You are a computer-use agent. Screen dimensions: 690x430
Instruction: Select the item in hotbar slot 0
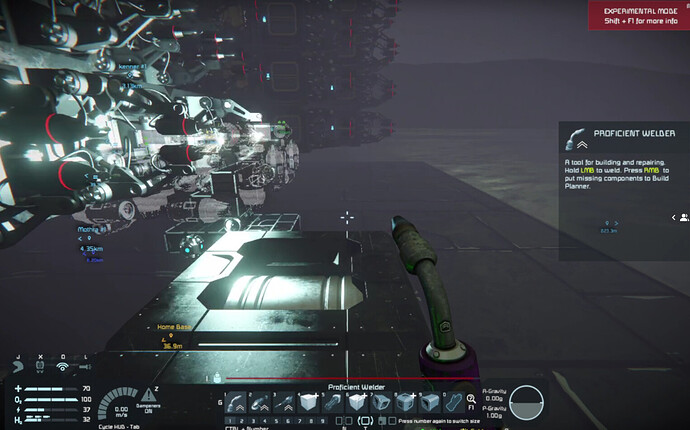pos(456,402)
